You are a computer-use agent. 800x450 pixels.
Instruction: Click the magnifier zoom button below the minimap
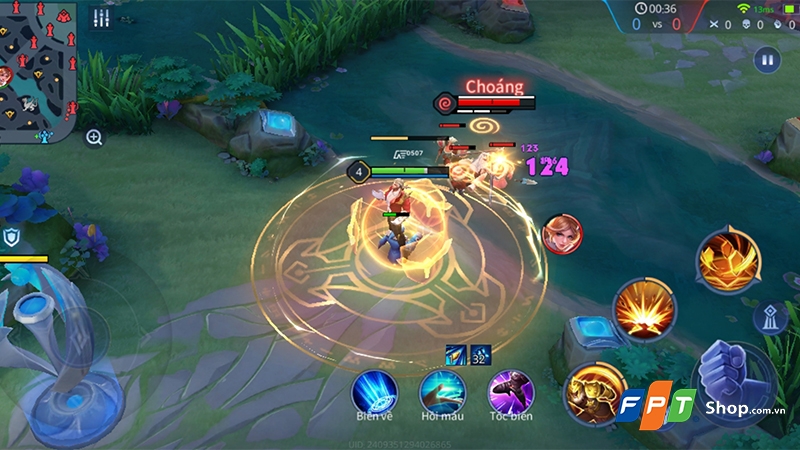[94, 138]
